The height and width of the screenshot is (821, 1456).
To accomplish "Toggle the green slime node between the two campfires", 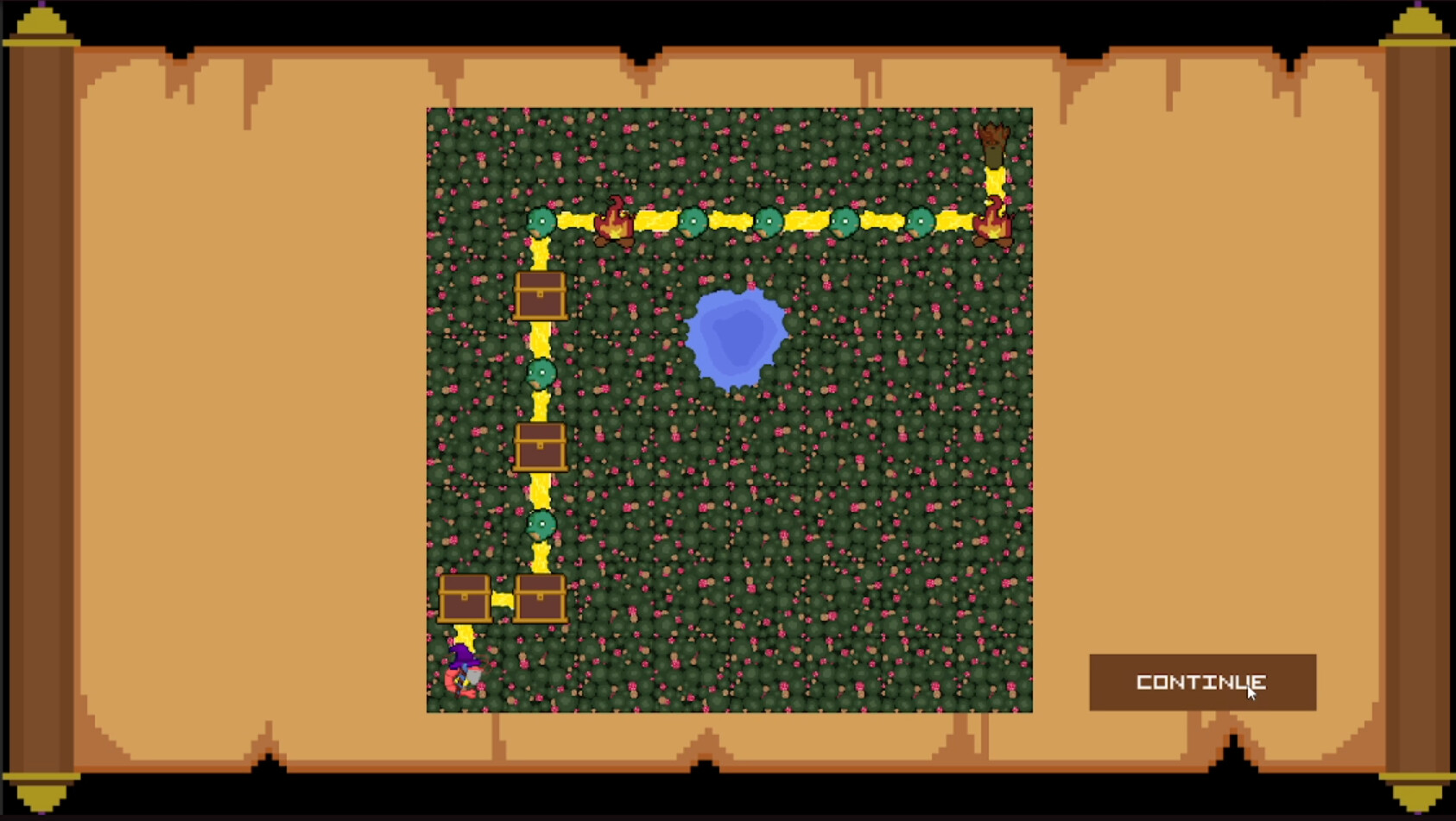I will point(769,223).
